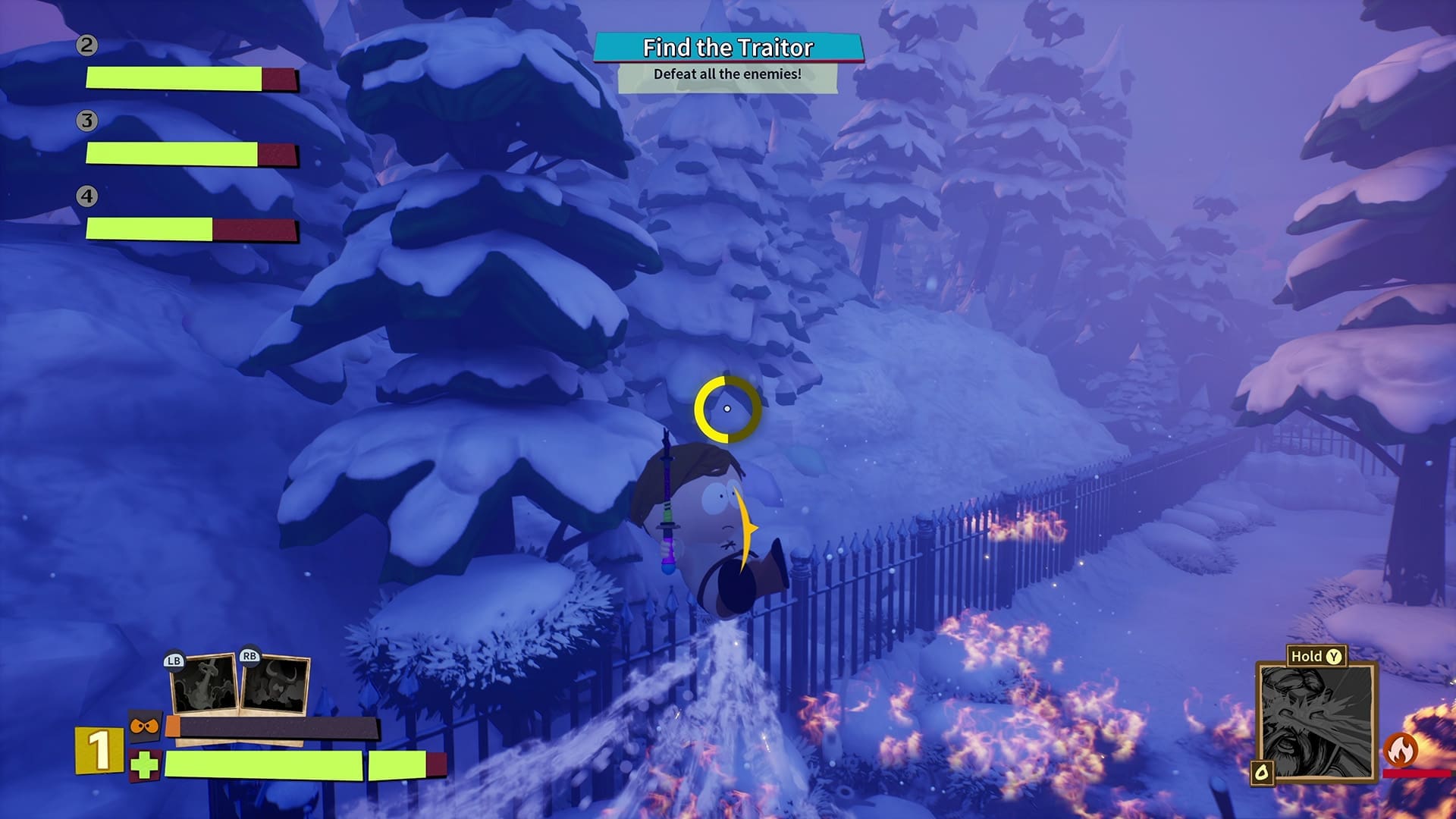Select the bearded wizard eye-beam card
1456x819 pixels.
point(1316,721)
